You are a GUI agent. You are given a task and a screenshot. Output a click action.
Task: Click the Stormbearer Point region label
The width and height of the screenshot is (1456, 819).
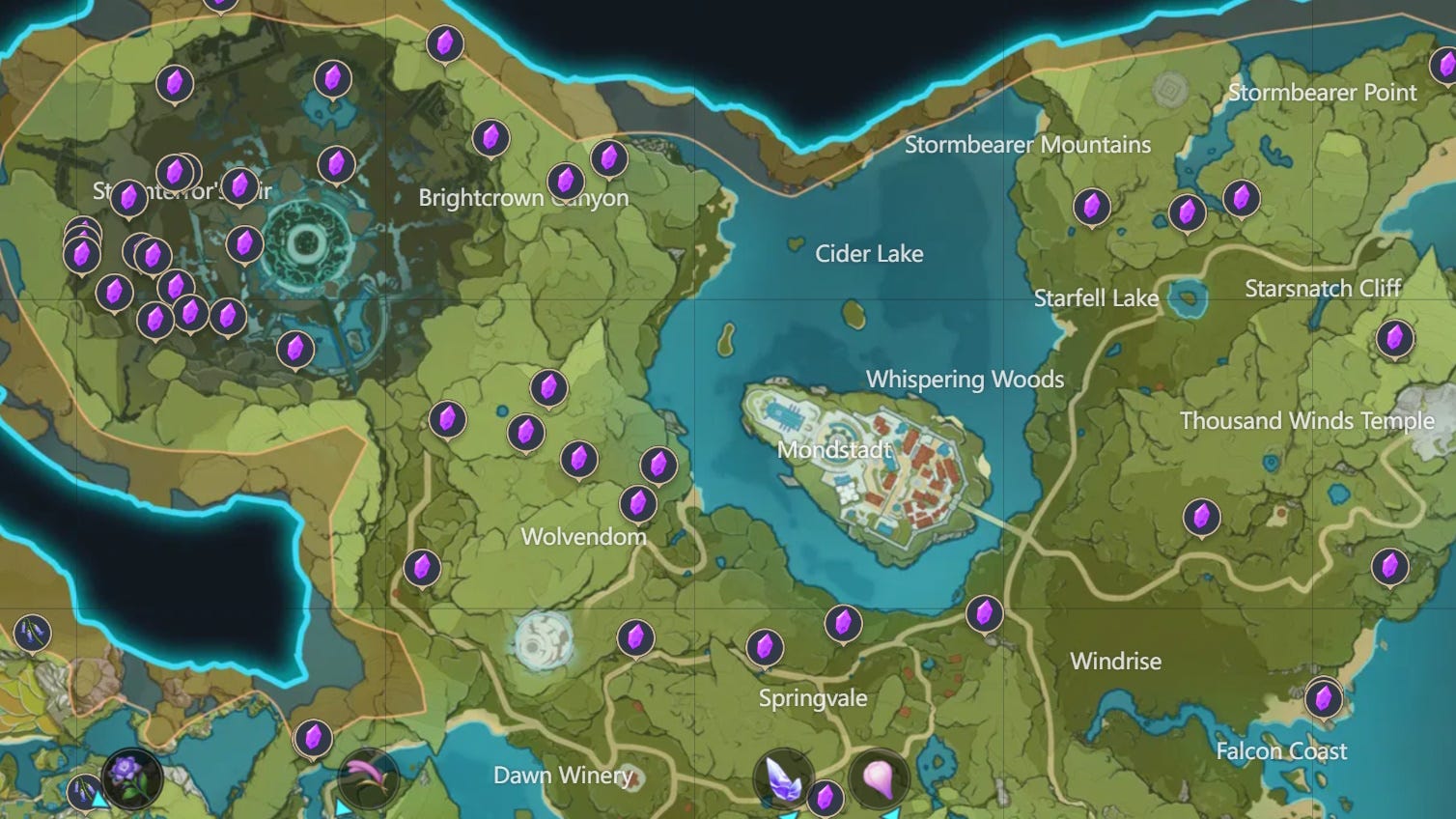[x=1323, y=93]
